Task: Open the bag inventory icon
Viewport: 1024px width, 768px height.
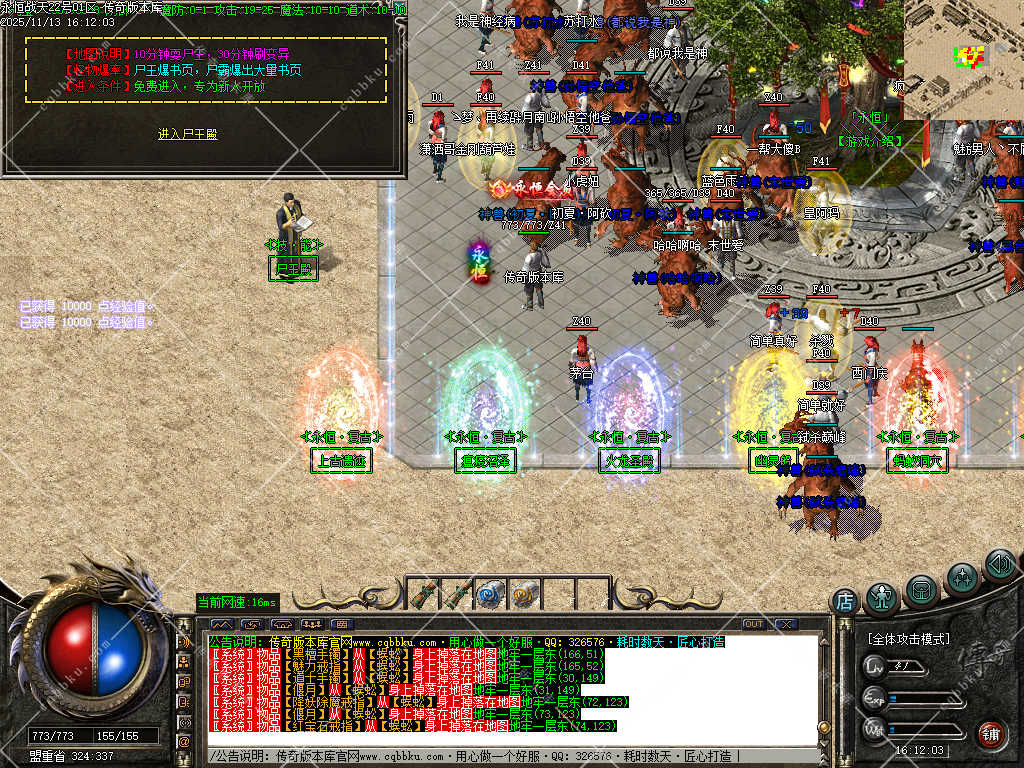Action: coord(922,589)
